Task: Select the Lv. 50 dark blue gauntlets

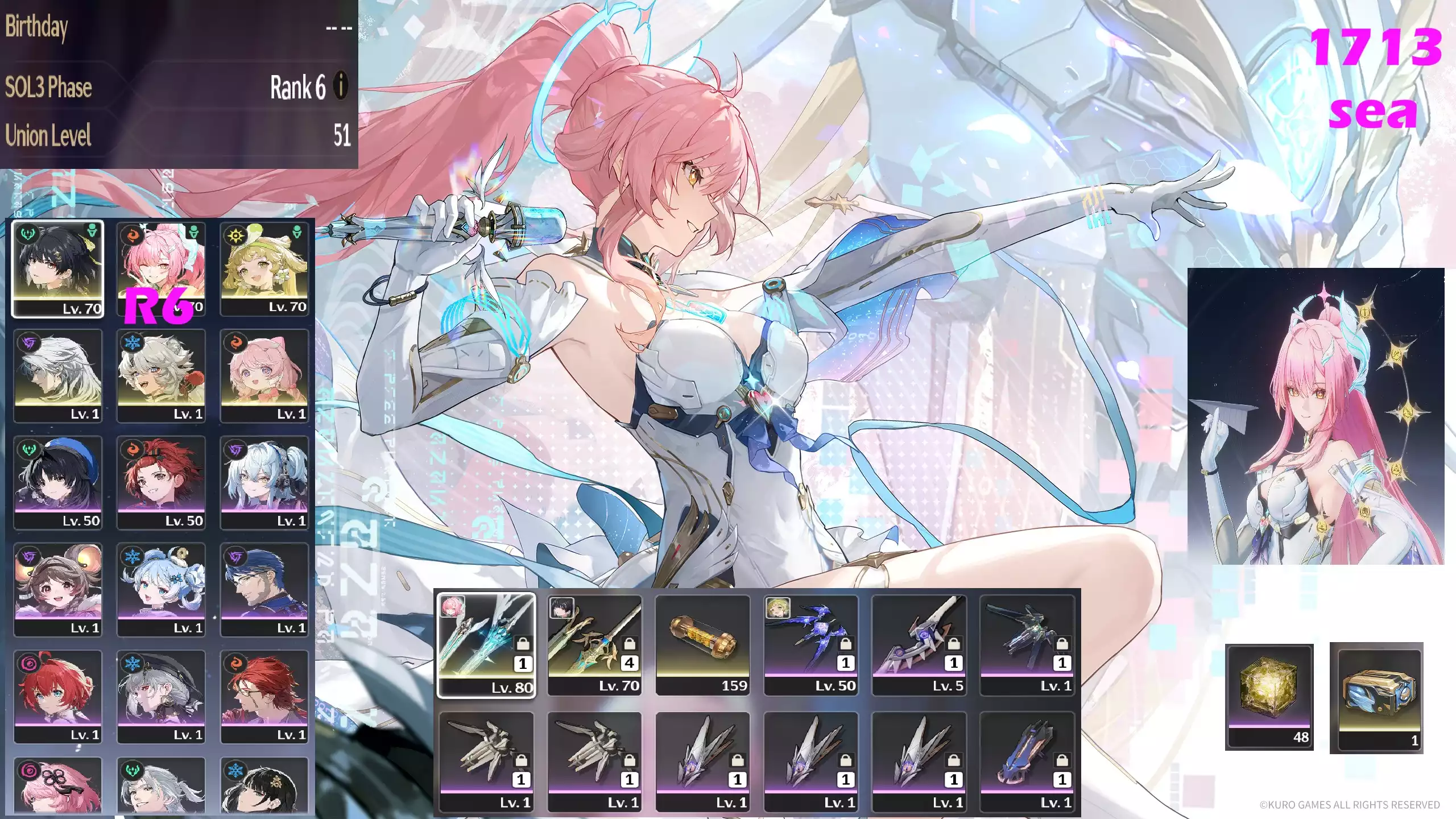Action: tap(810, 645)
